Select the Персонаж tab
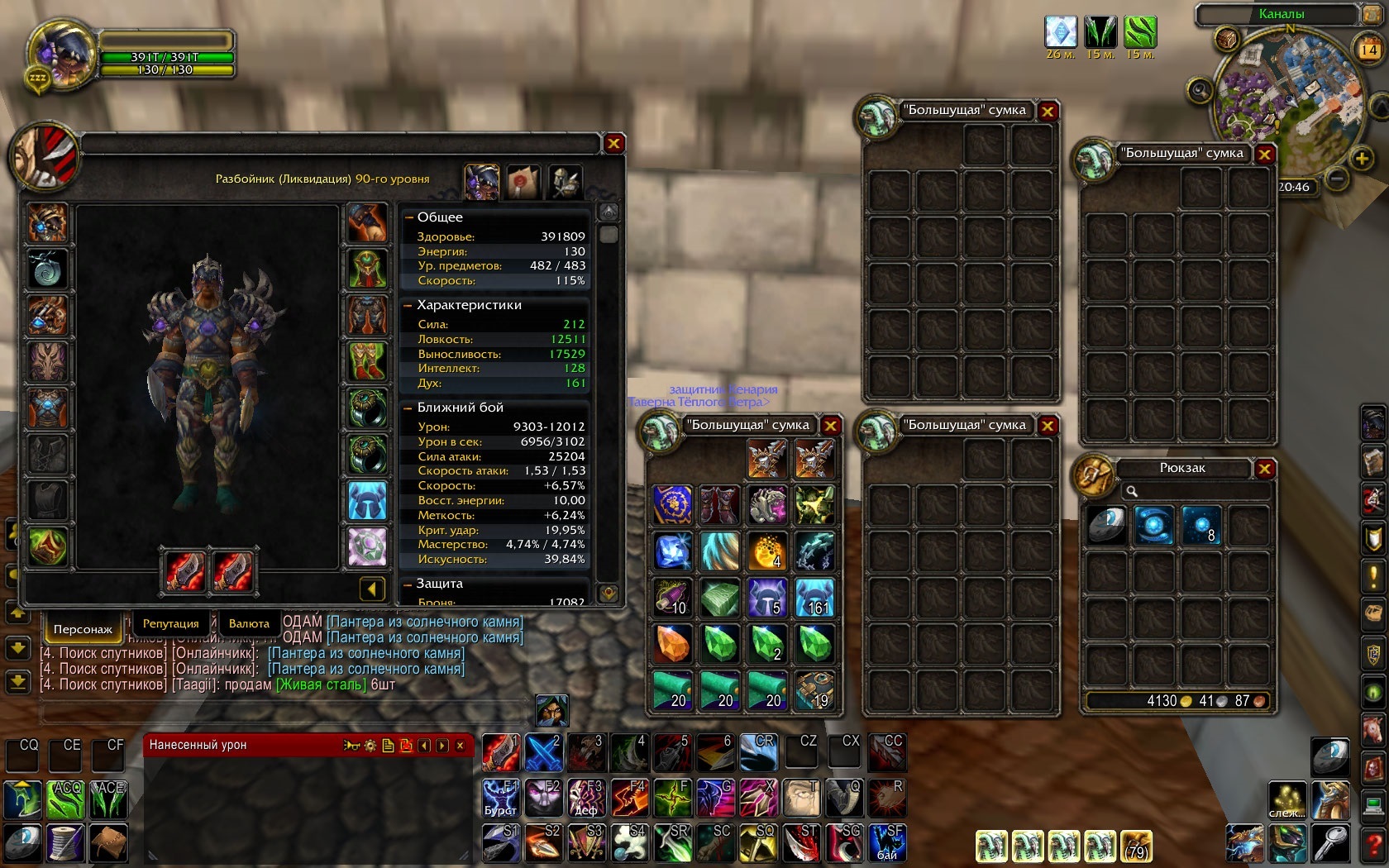 click(x=83, y=629)
